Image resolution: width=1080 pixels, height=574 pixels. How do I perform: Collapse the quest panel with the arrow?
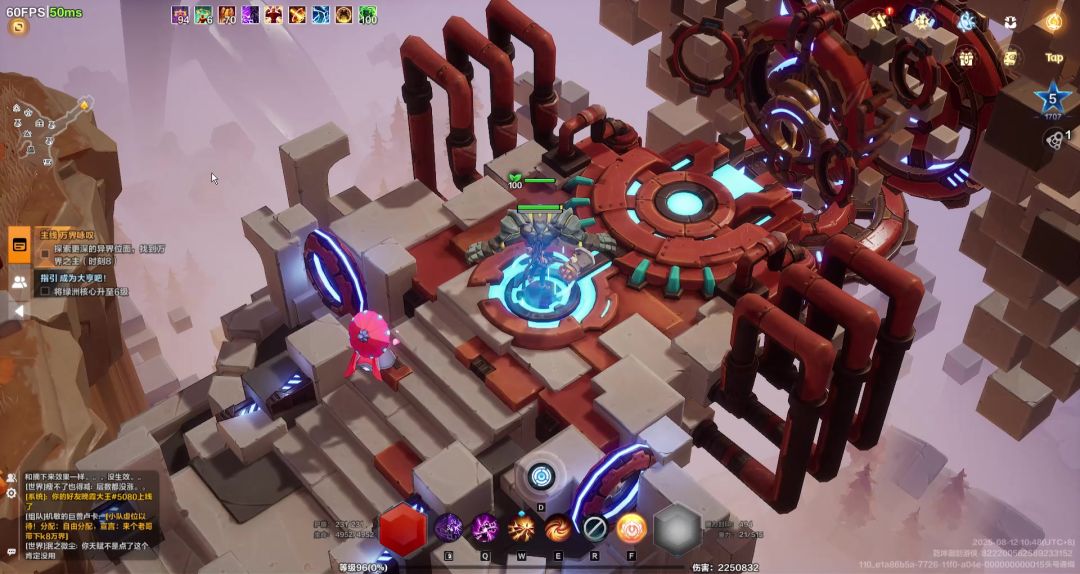(x=18, y=311)
